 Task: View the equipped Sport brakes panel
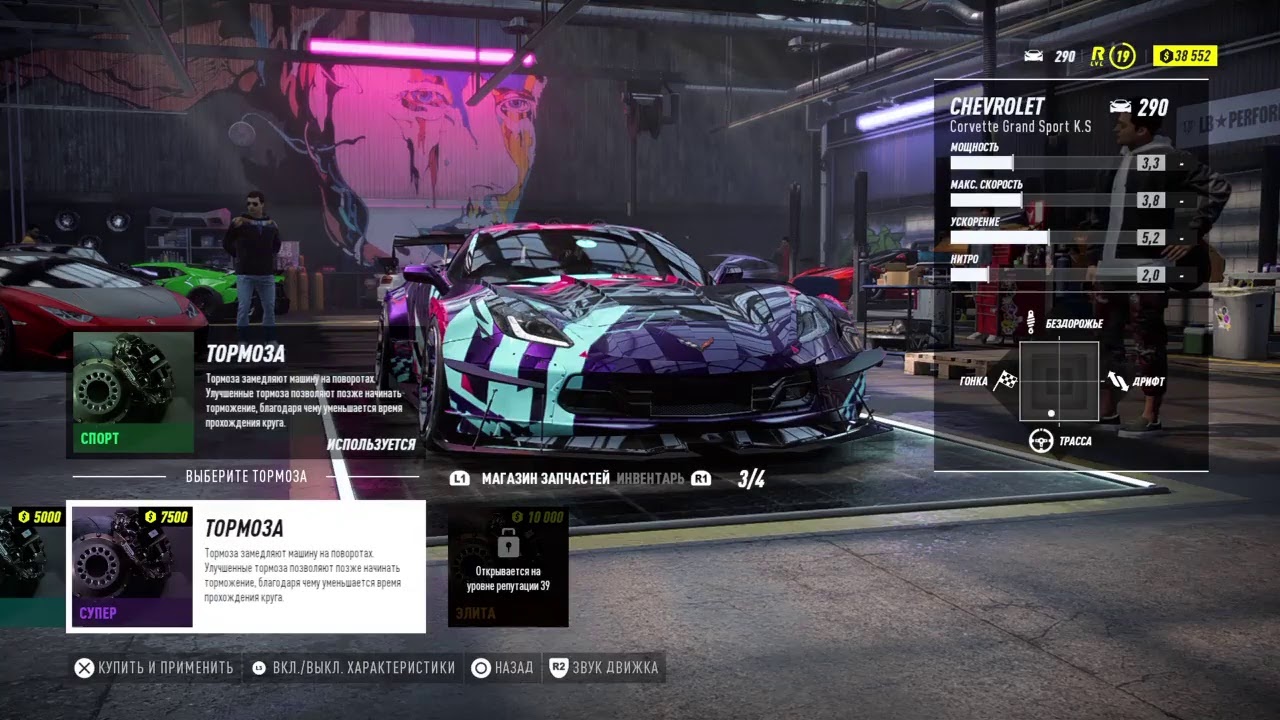[245, 392]
